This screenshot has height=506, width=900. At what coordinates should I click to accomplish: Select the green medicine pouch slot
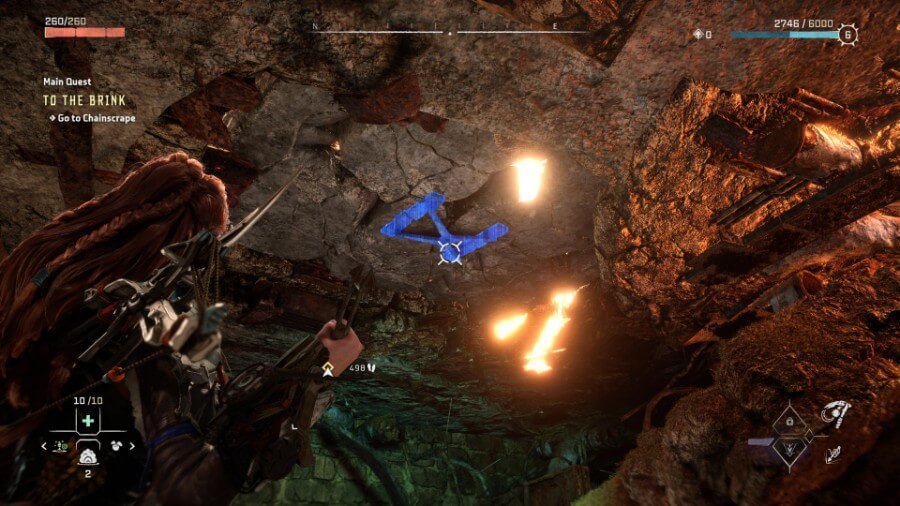[86, 420]
